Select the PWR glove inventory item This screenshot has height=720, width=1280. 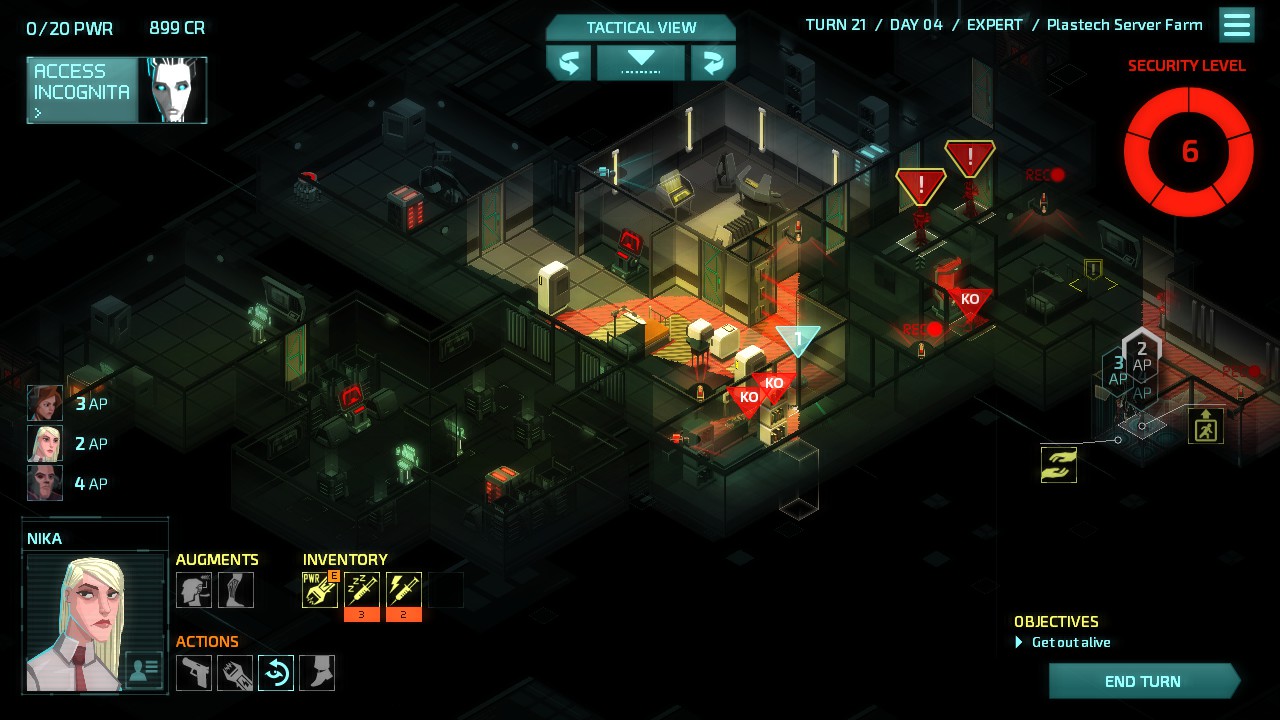click(x=320, y=590)
